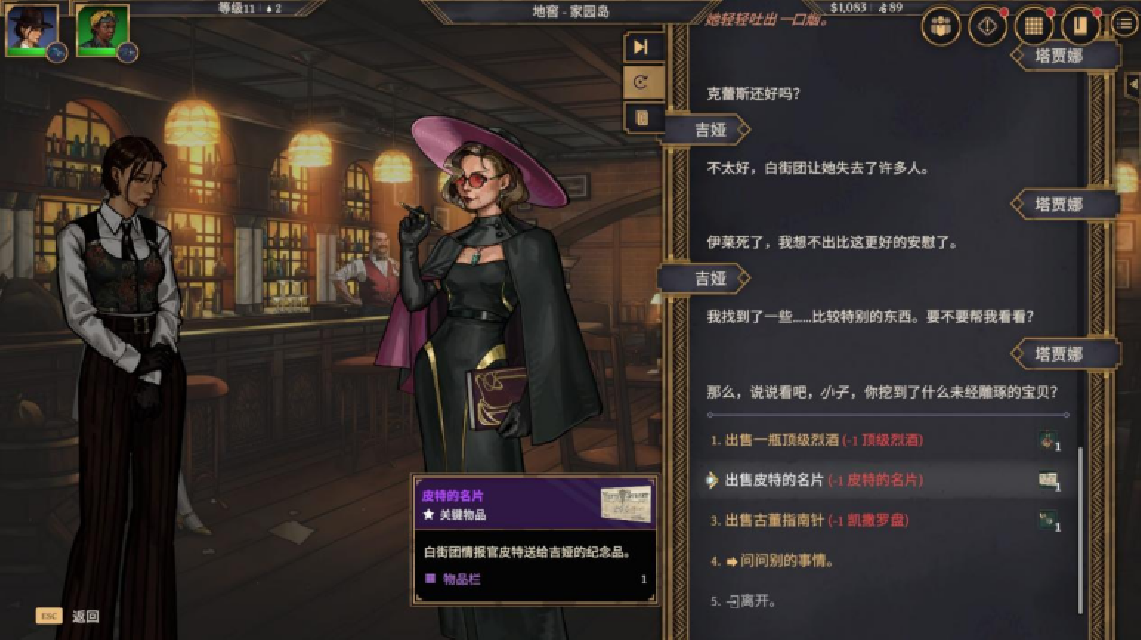Click the dialogue options scrollbar
This screenshot has height=640, width=1141.
[1079, 530]
